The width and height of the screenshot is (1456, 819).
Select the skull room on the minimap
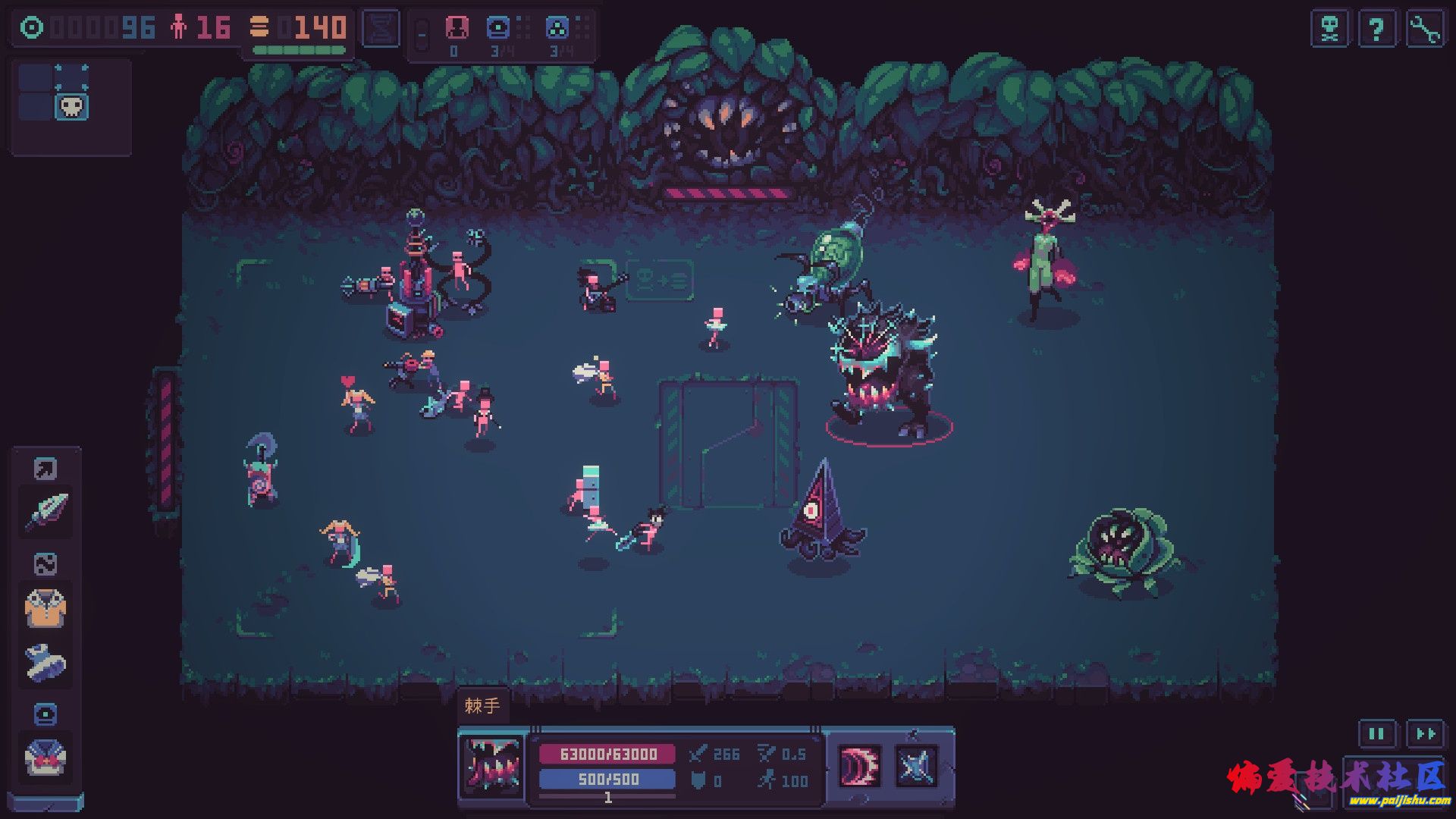pos(71,107)
